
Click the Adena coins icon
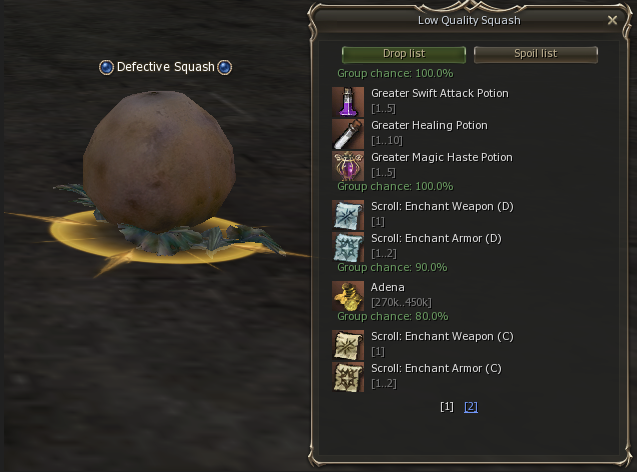348,295
